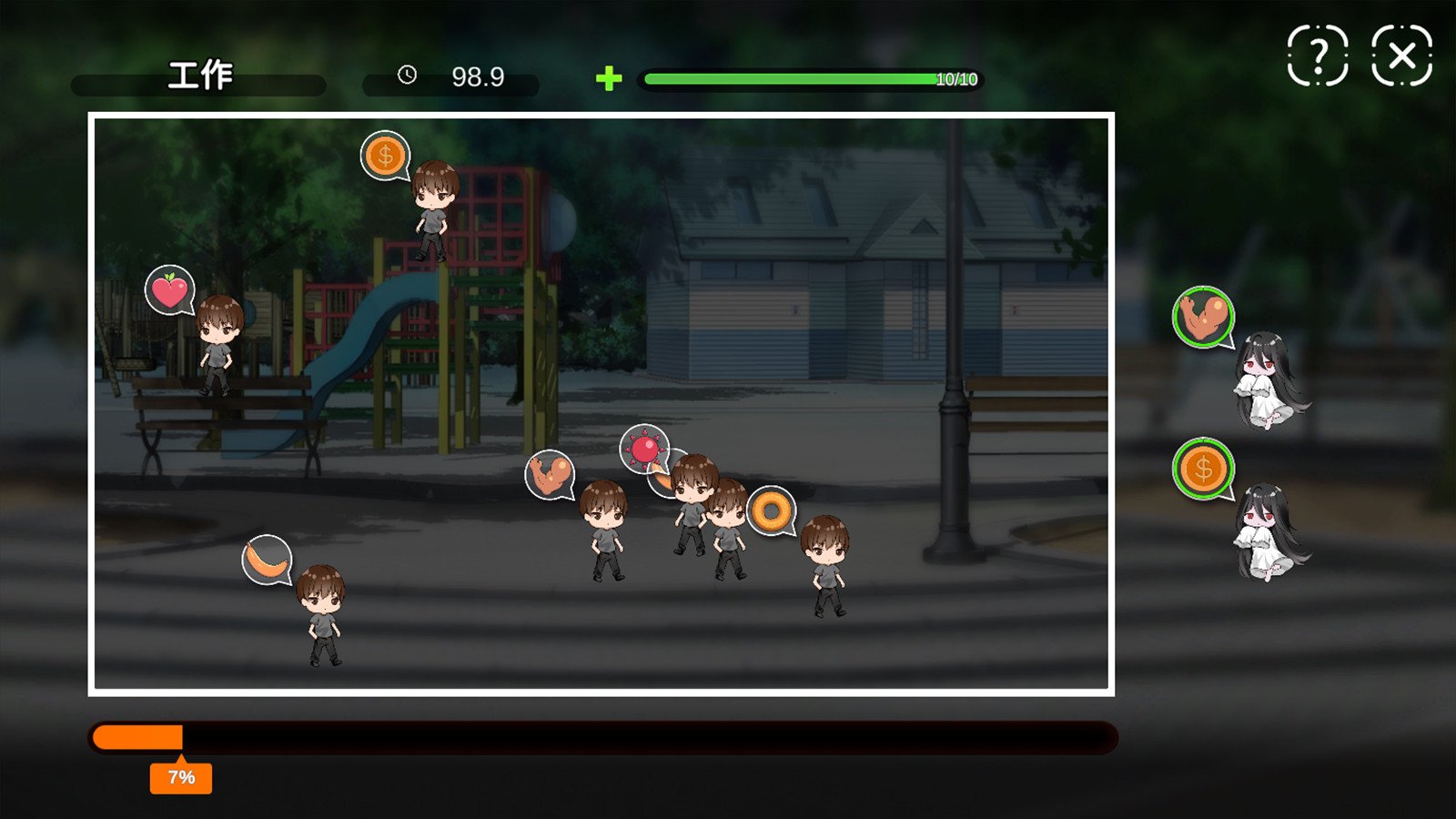Image resolution: width=1456 pixels, height=819 pixels.
Task: Select the heart-fruit bubble near the bench character
Action: [171, 289]
